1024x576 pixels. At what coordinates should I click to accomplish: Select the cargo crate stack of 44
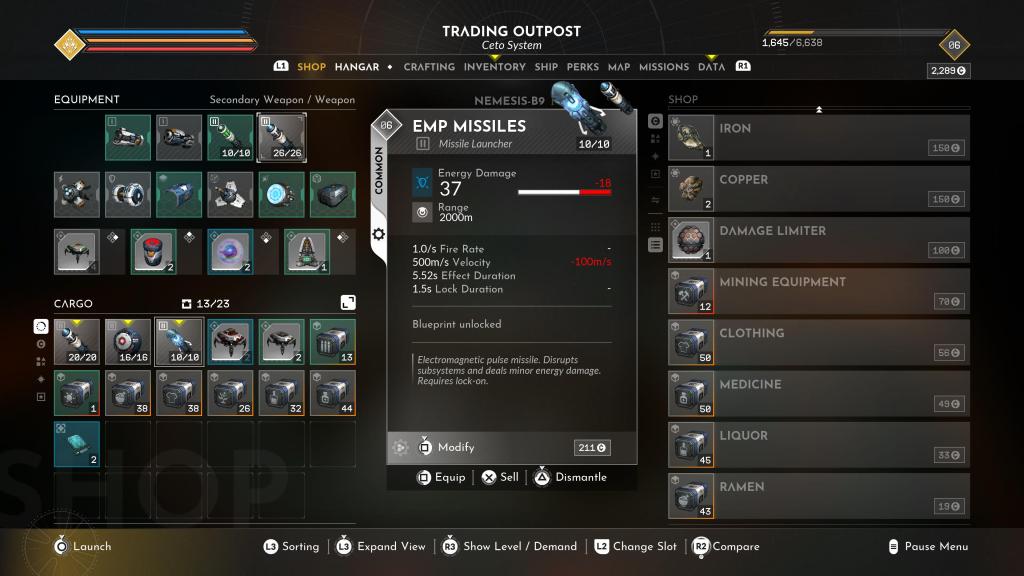click(x=332, y=393)
